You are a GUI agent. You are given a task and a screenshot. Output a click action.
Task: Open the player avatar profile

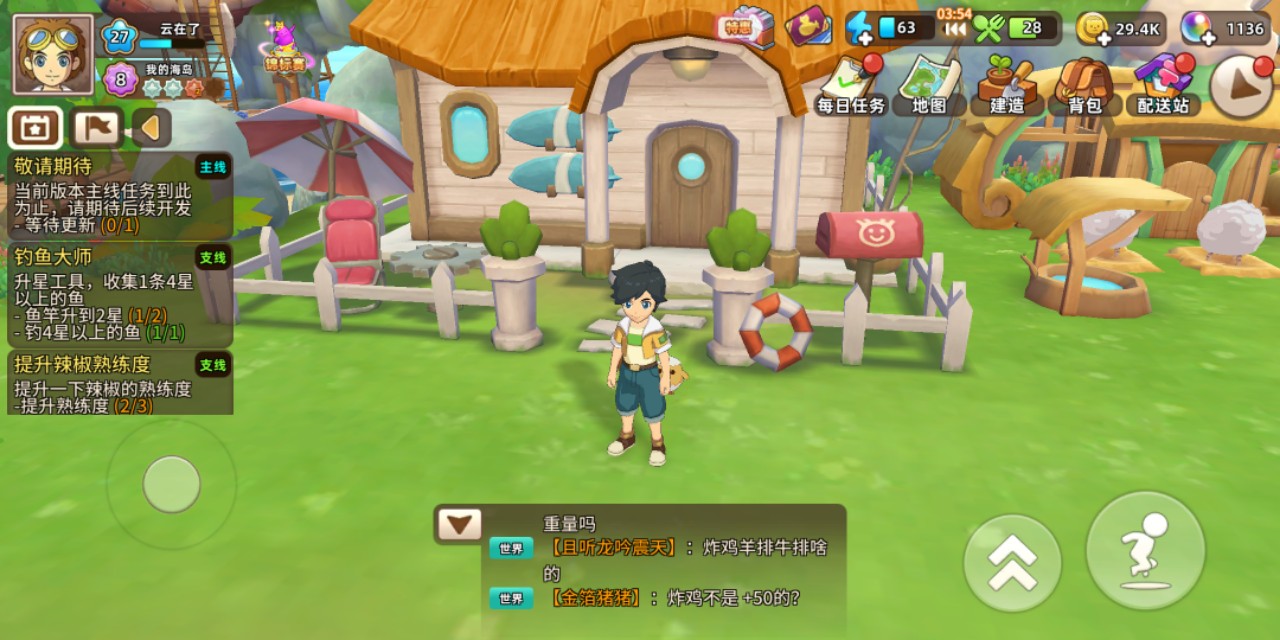[53, 55]
